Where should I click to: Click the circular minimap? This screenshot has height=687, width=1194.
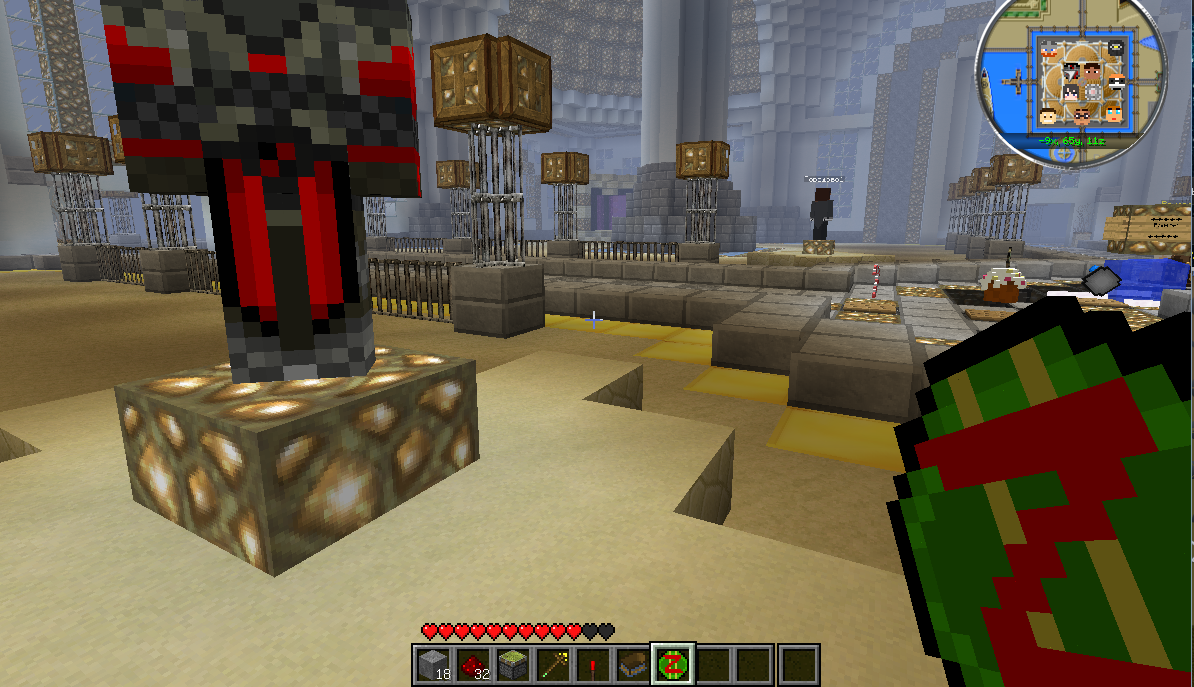(1072, 80)
